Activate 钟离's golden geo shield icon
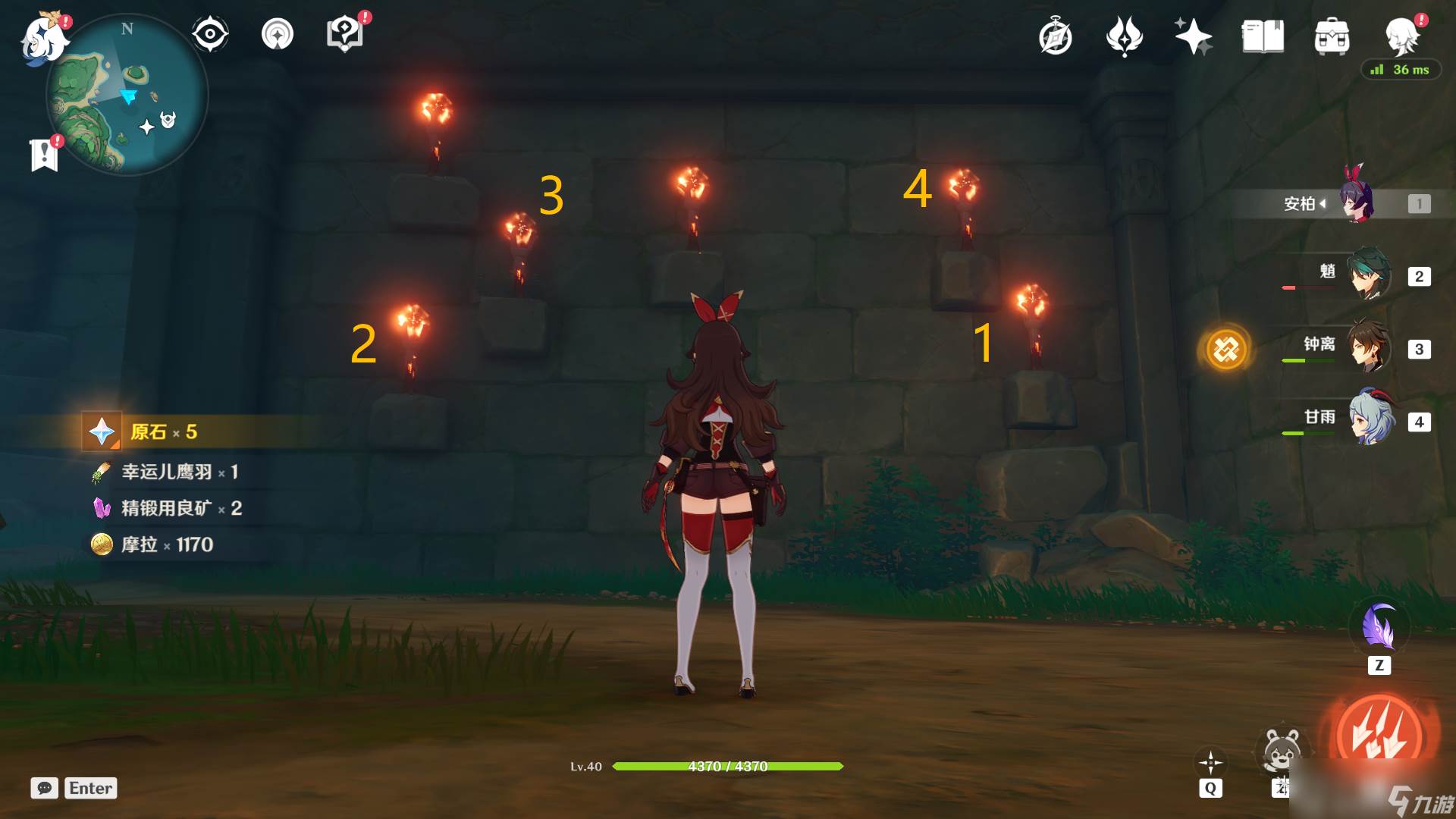Viewport: 1456px width, 819px height. pos(1226,350)
